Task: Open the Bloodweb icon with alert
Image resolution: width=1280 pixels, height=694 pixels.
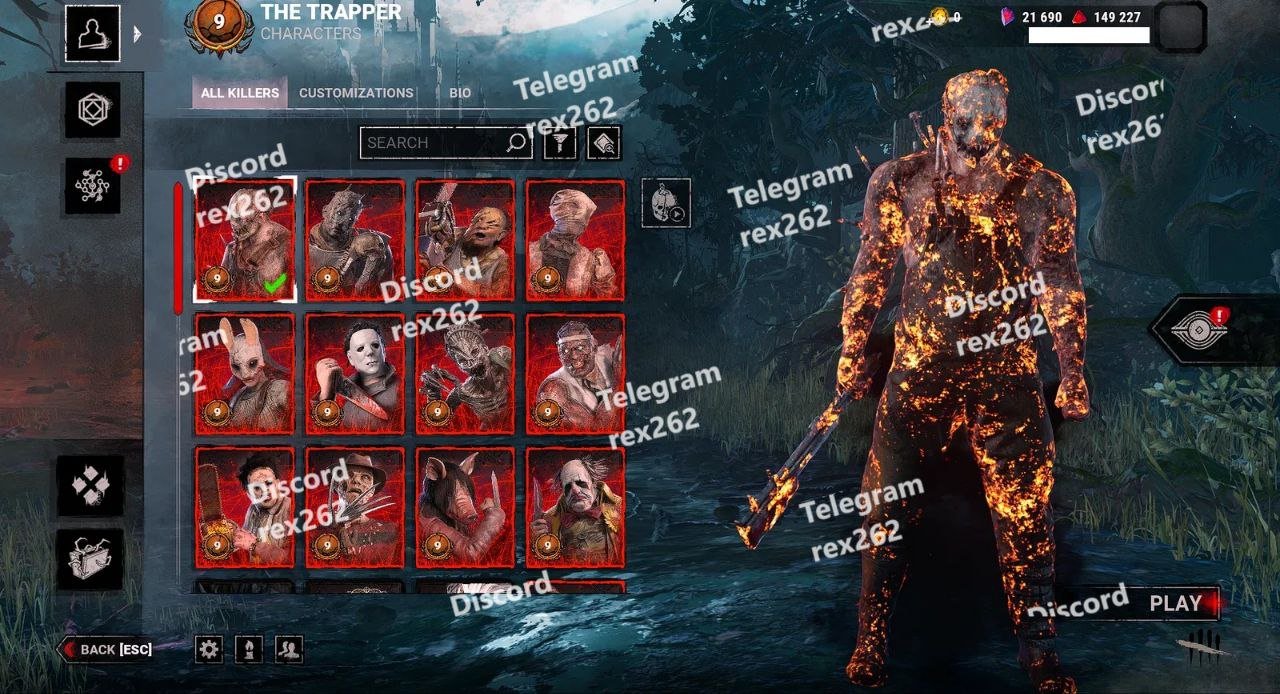Action: tap(93, 185)
